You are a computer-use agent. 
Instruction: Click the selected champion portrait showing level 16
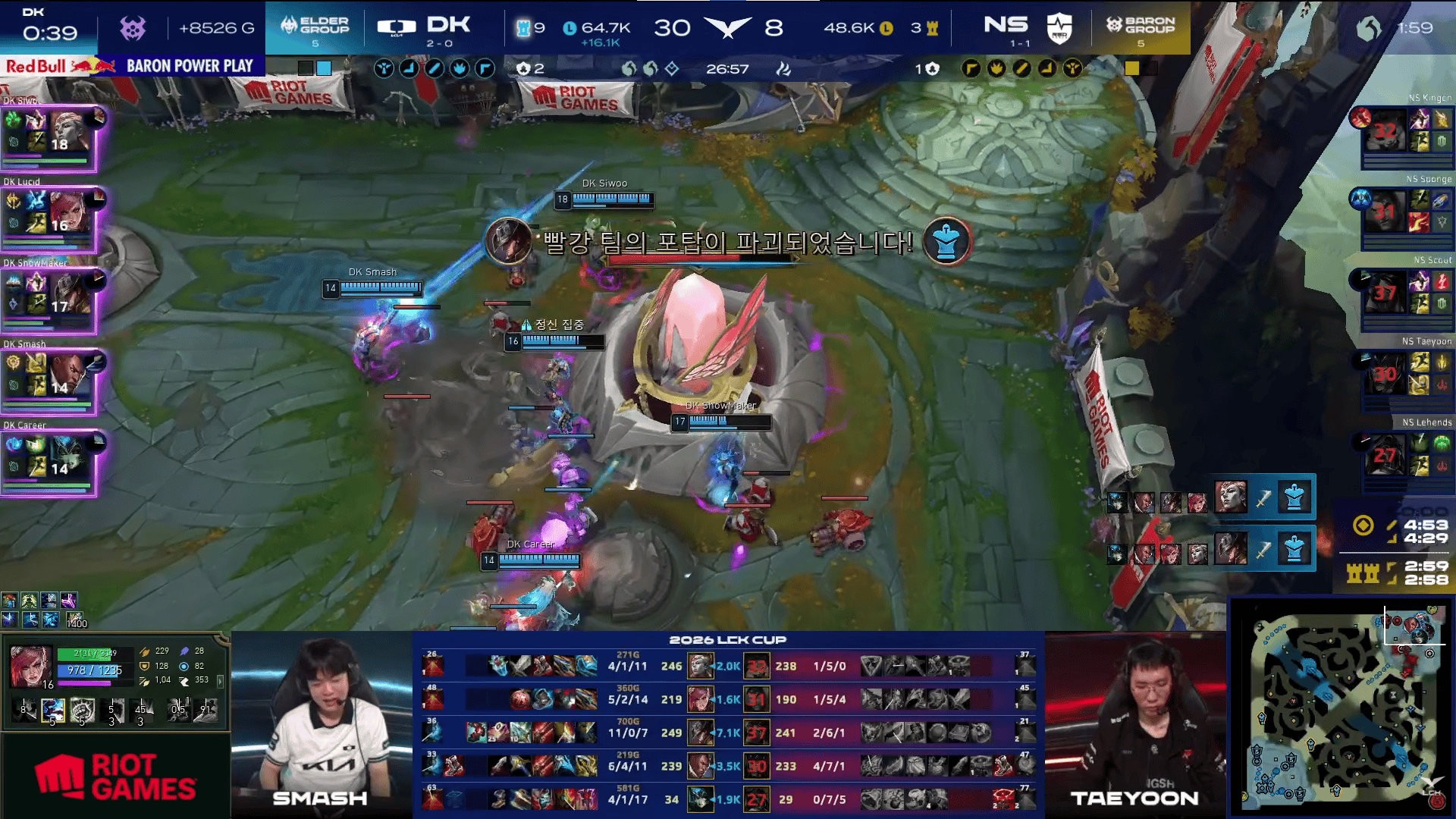[31, 667]
